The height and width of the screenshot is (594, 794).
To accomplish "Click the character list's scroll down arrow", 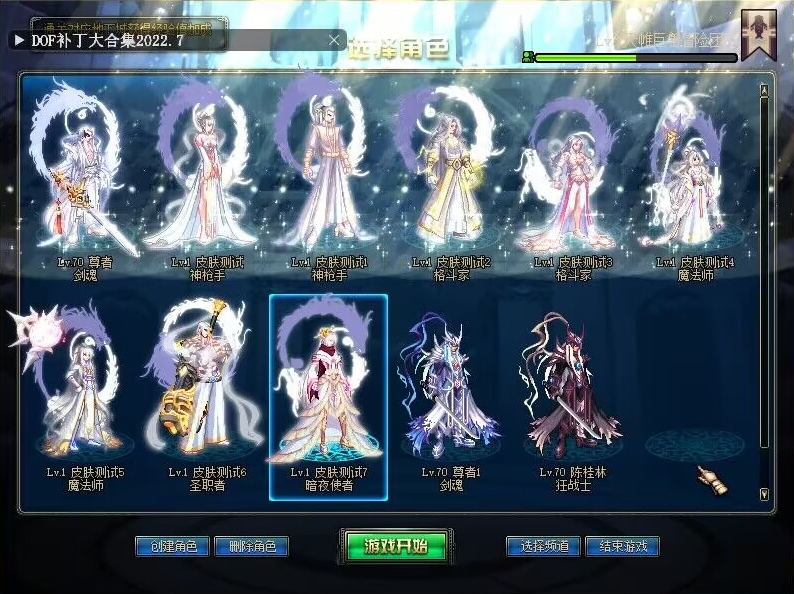I will point(764,493).
